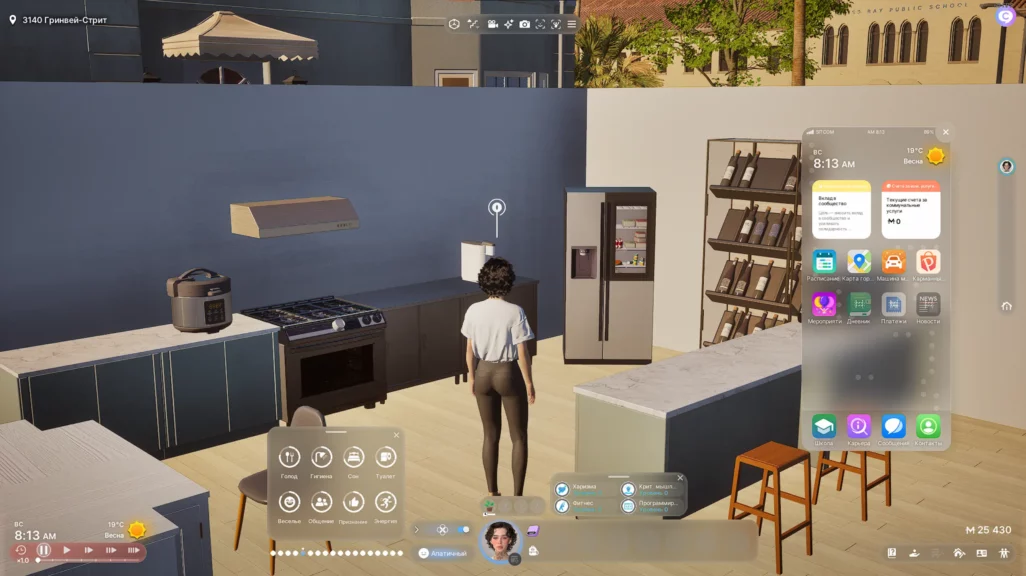Set game speed to normal play

[67, 550]
